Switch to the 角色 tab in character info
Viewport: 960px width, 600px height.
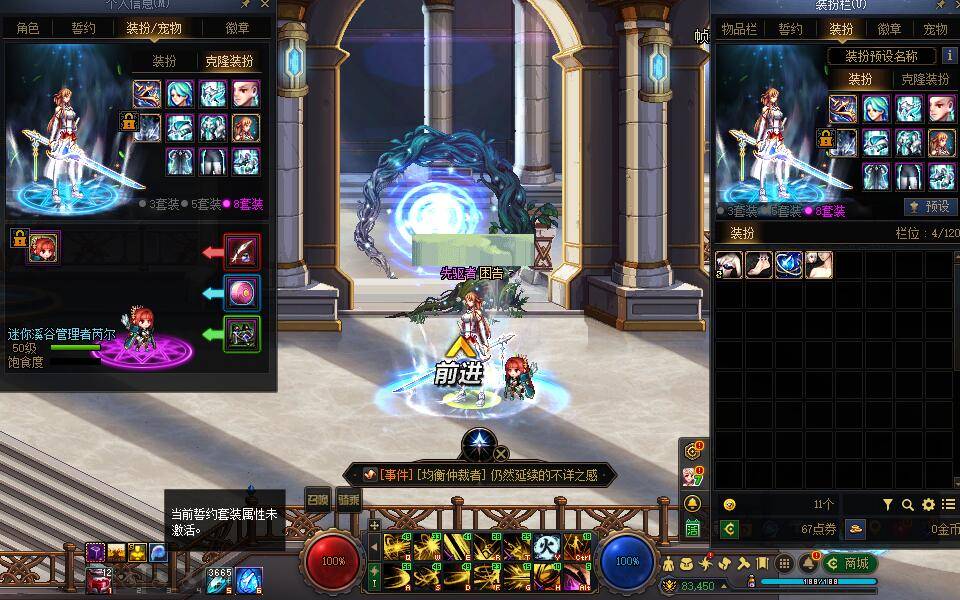point(28,28)
